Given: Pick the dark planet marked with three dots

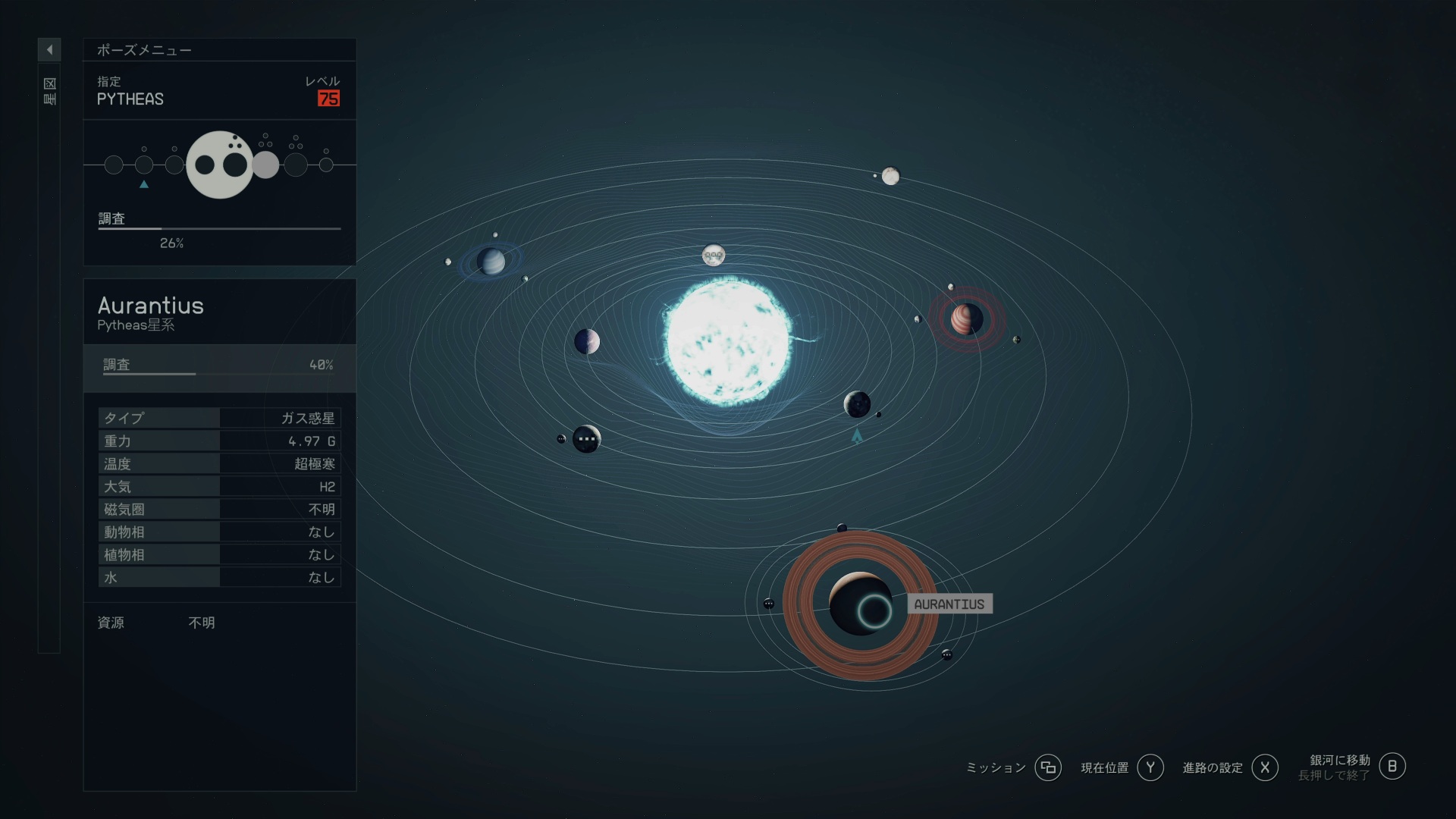Looking at the screenshot, I should point(586,438).
